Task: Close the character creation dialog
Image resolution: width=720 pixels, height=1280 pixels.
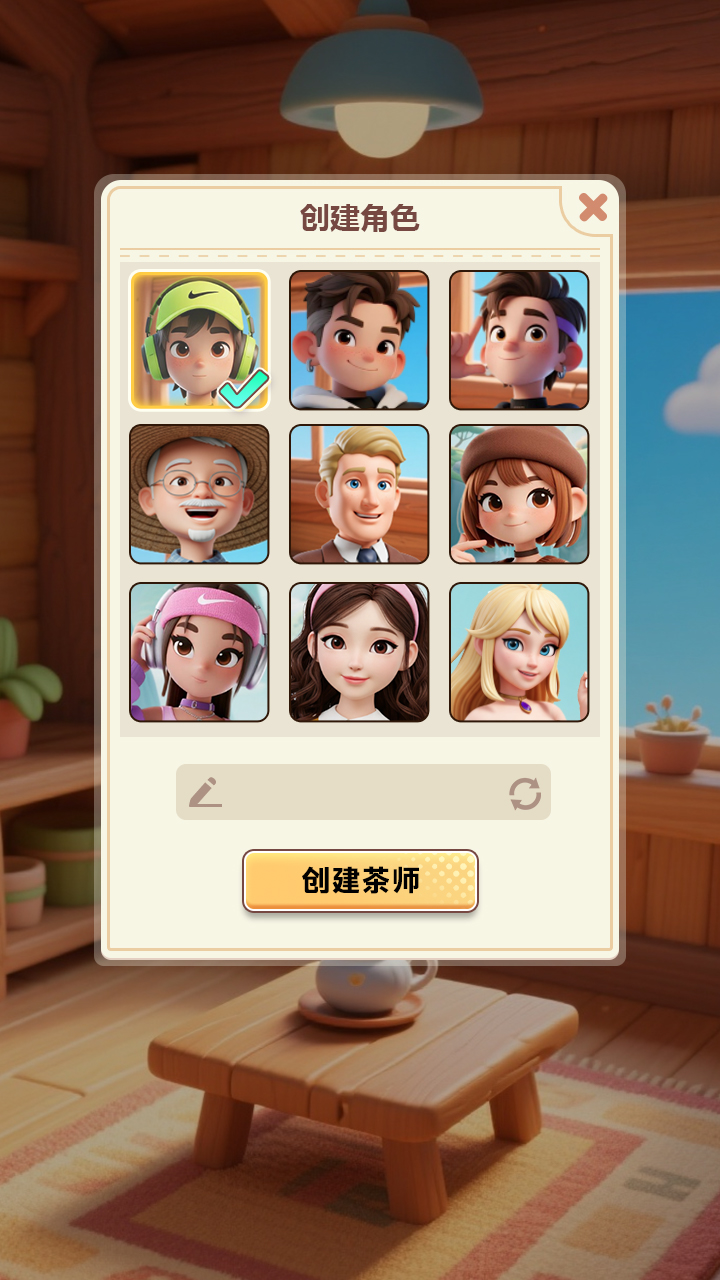Action: pyautogui.click(x=593, y=207)
